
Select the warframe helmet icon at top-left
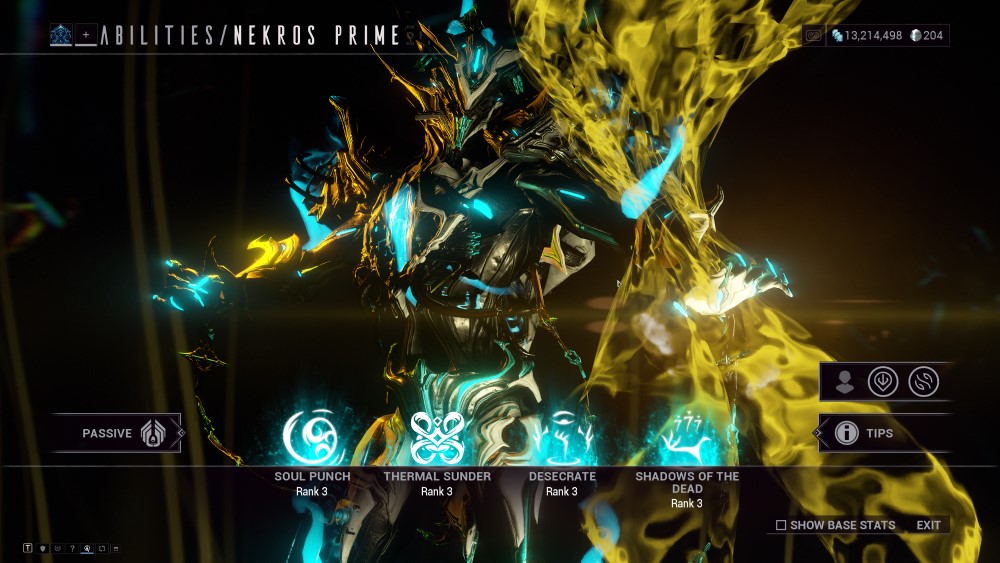pyautogui.click(x=61, y=36)
